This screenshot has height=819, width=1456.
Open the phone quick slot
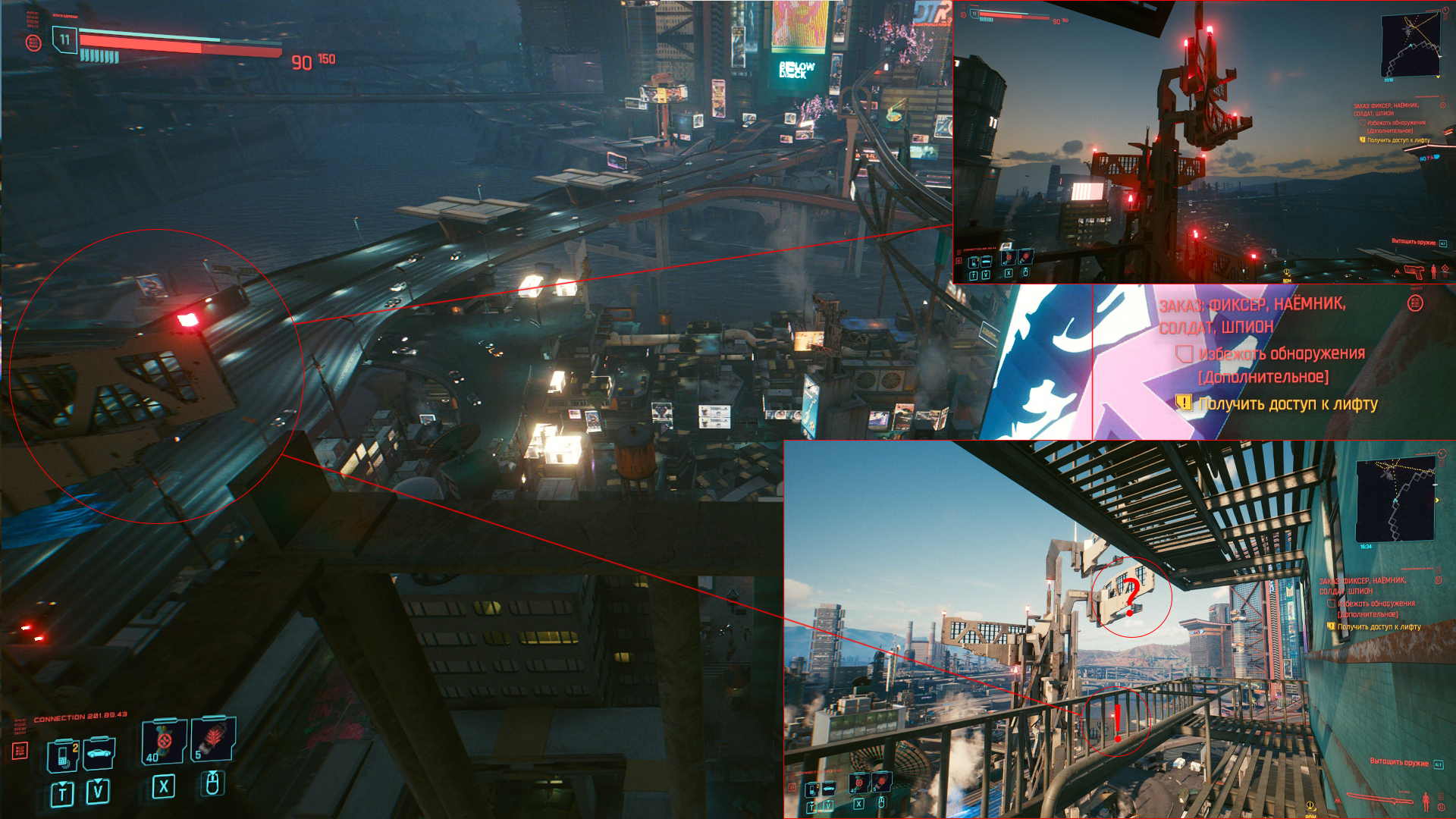(64, 755)
